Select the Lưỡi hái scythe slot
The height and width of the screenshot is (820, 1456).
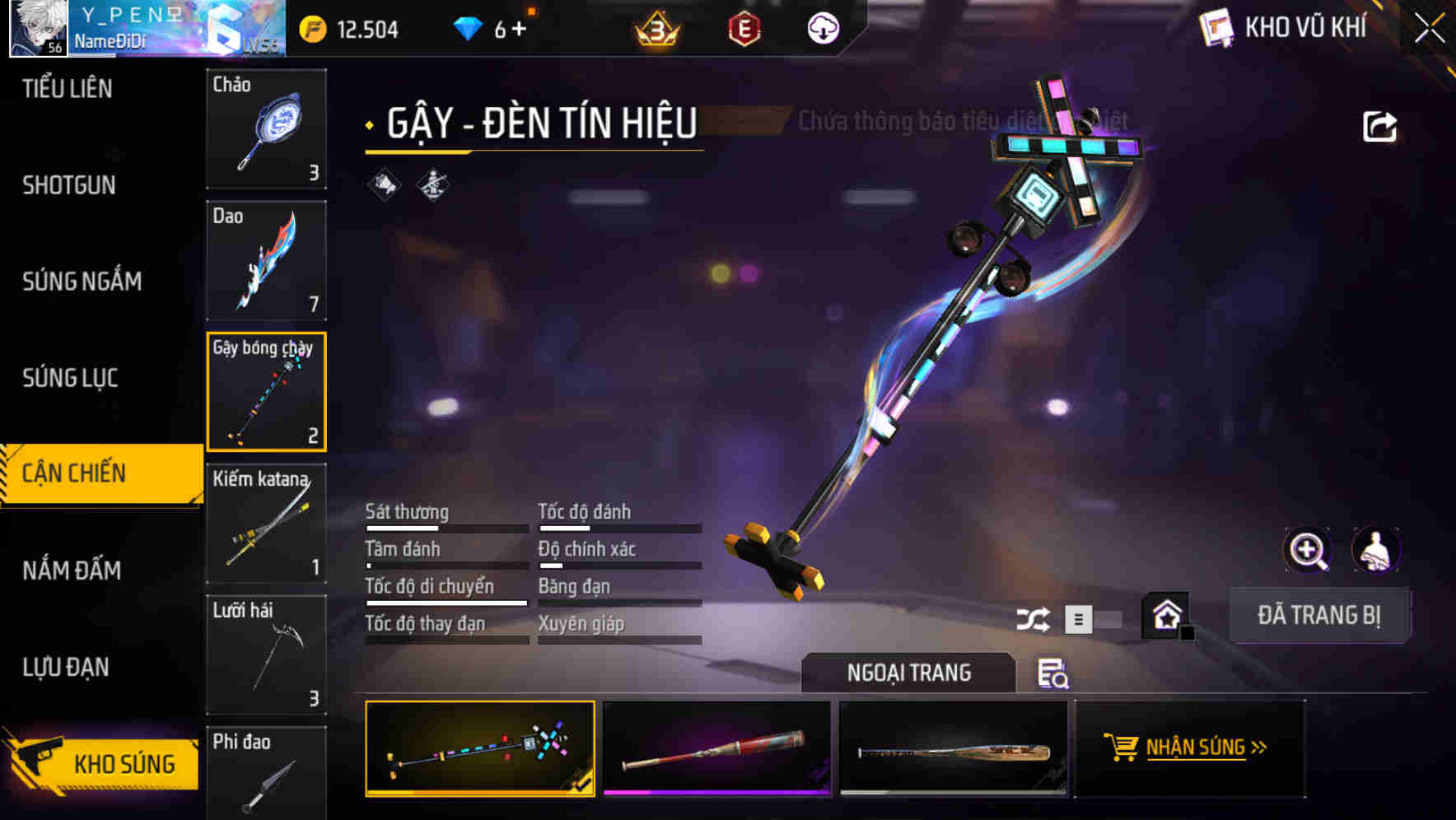tap(266, 655)
